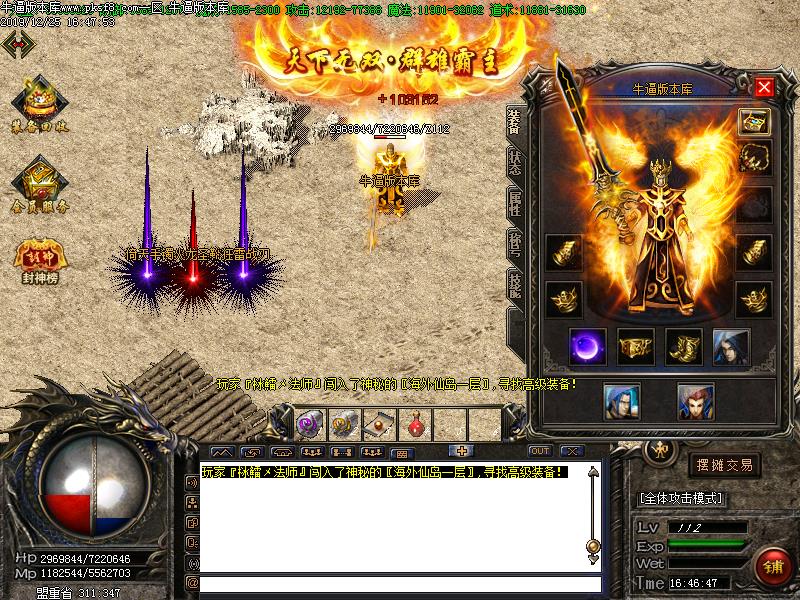Use the purple scroll hotbar item
Image resolution: width=800 pixels, height=600 pixels.
coord(310,424)
